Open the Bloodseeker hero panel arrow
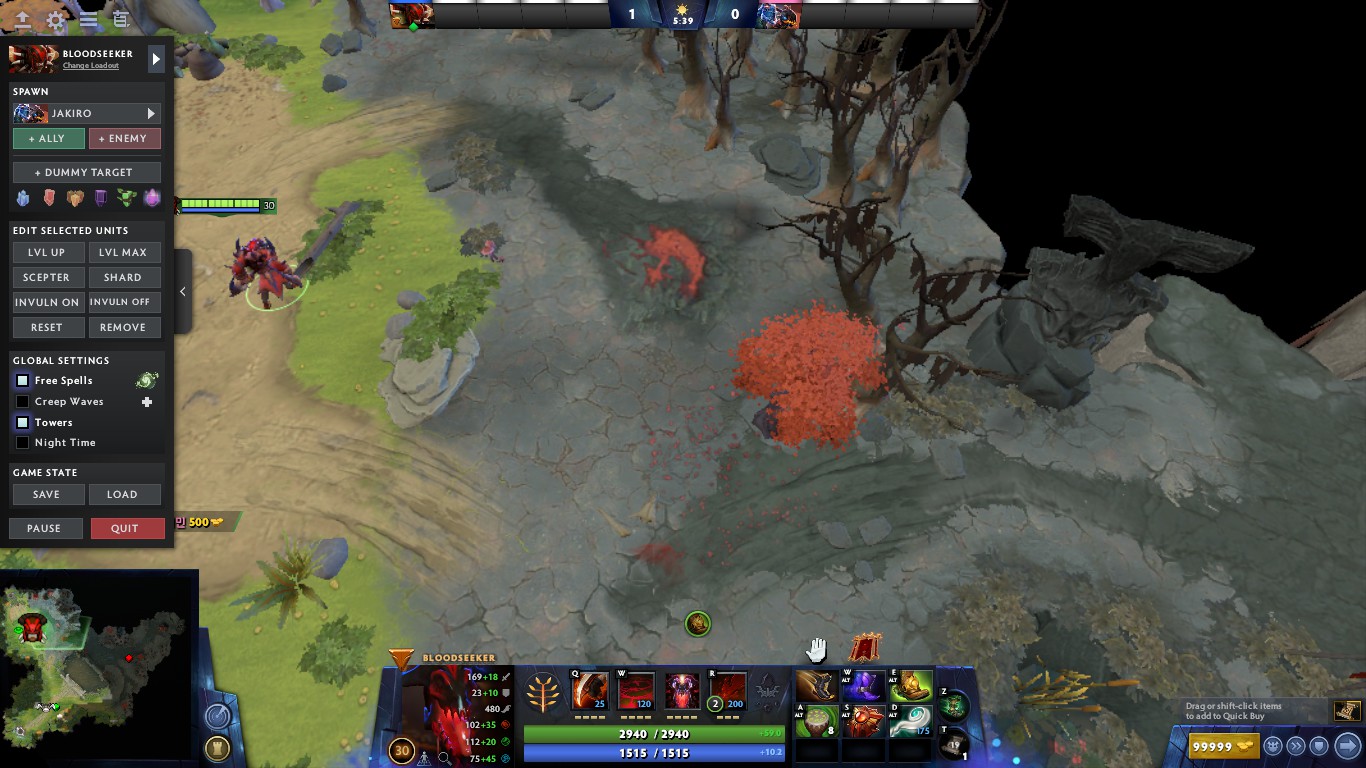 point(156,58)
